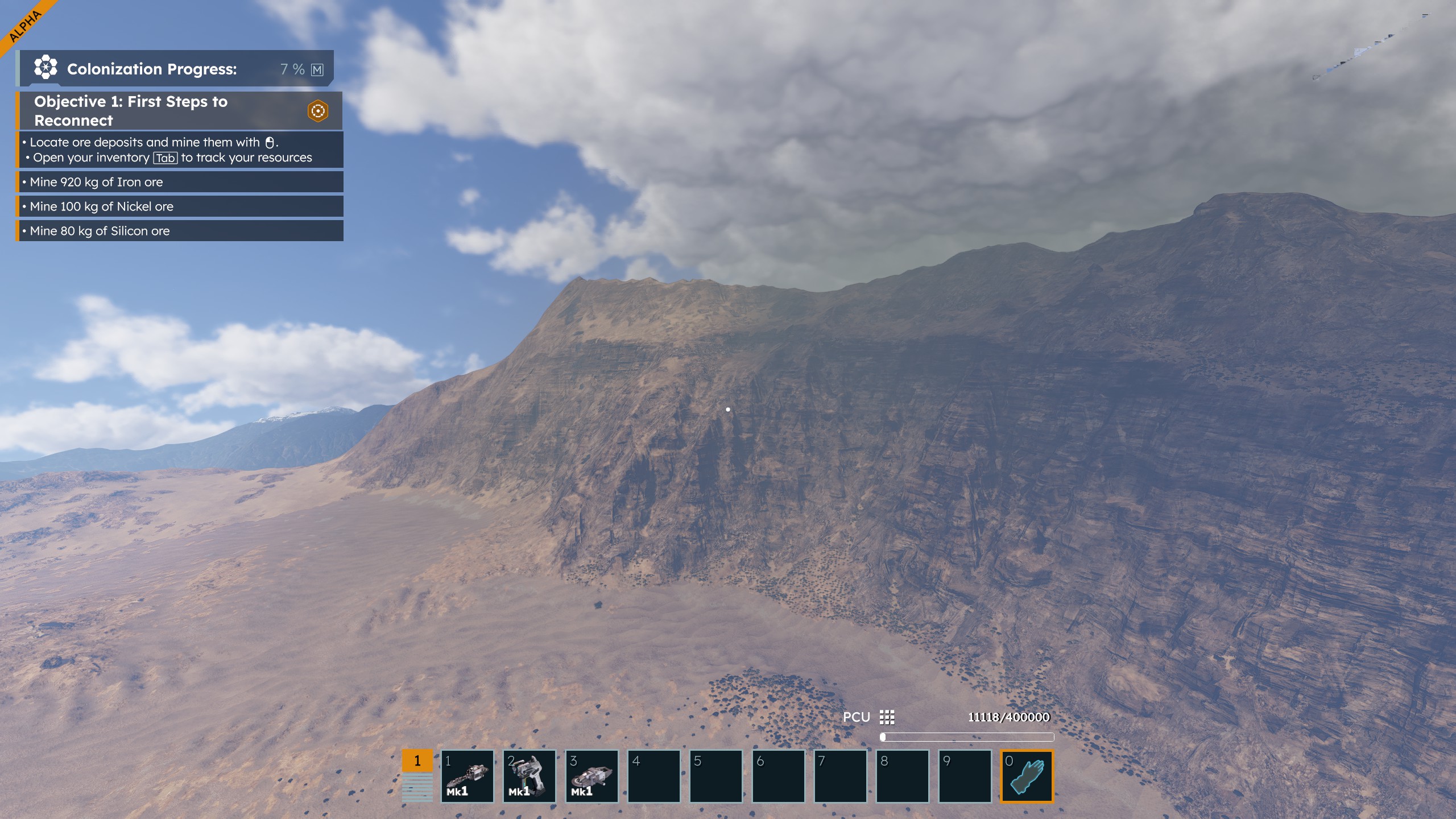This screenshot has width=1456, height=819.
Task: Click the orange hexagon objective tracker icon
Action: click(x=318, y=111)
